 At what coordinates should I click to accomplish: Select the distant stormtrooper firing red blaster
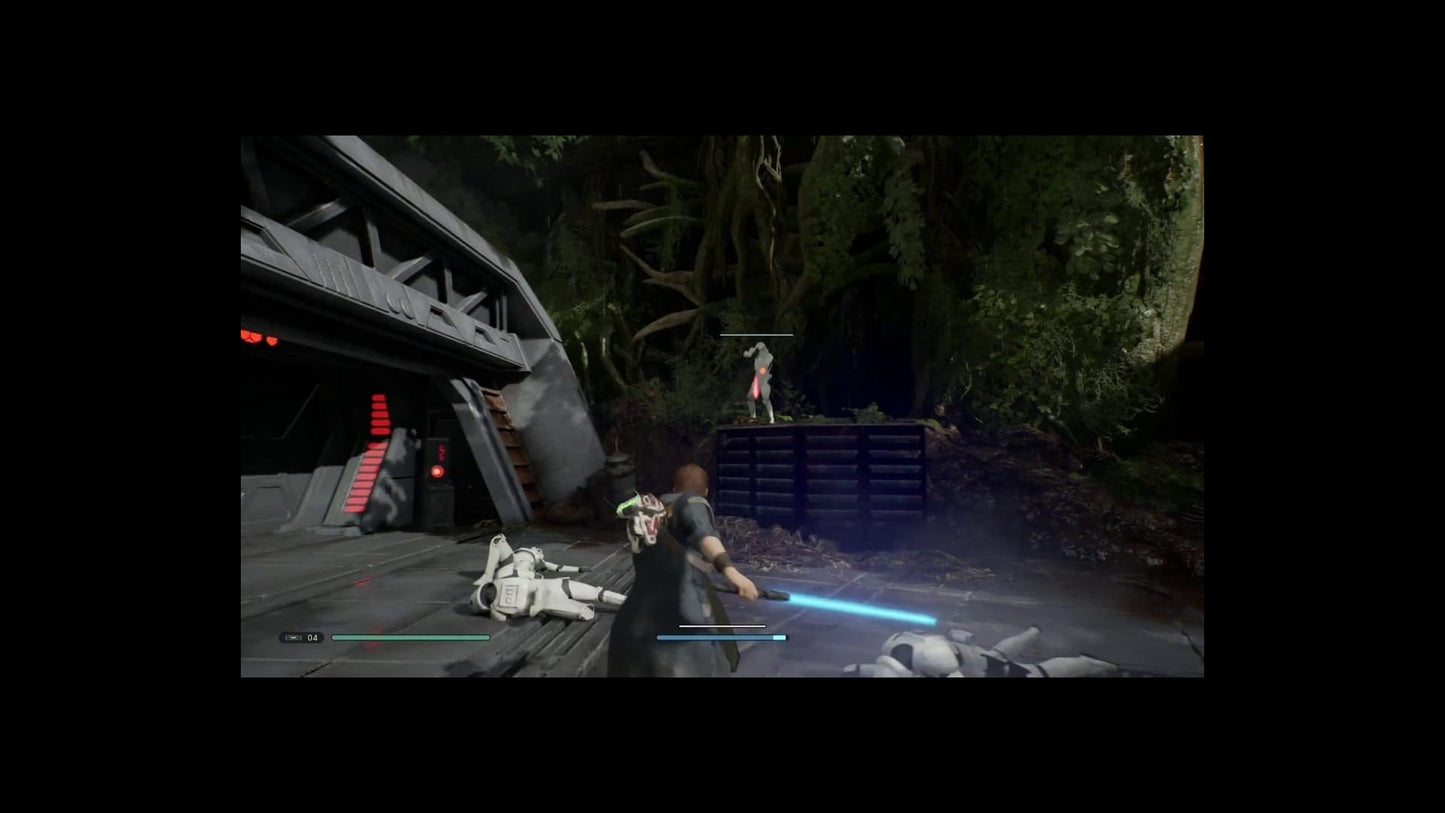763,382
